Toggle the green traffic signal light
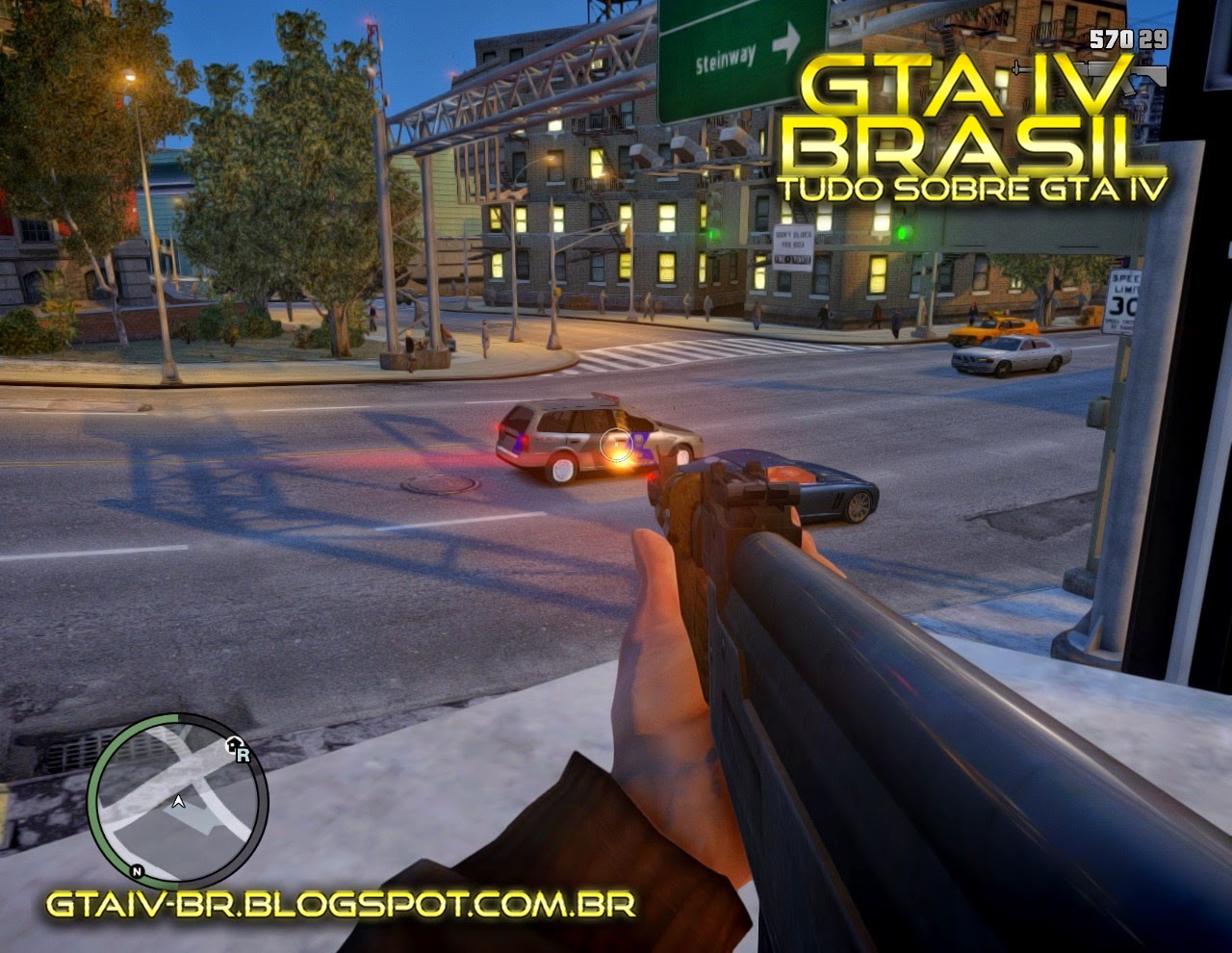Screen dimensions: 1232x953 [903, 231]
